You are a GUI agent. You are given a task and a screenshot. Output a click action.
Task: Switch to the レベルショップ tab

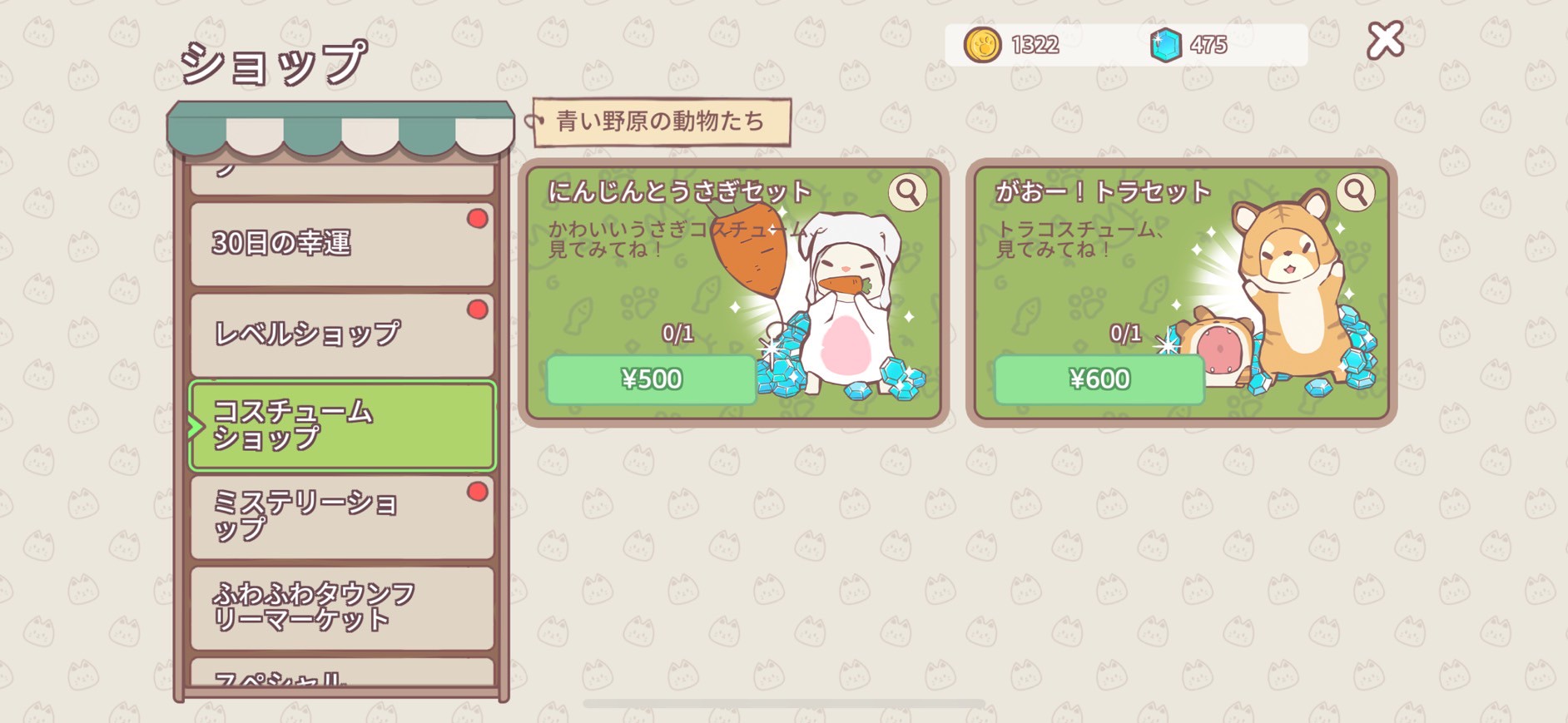tap(341, 331)
